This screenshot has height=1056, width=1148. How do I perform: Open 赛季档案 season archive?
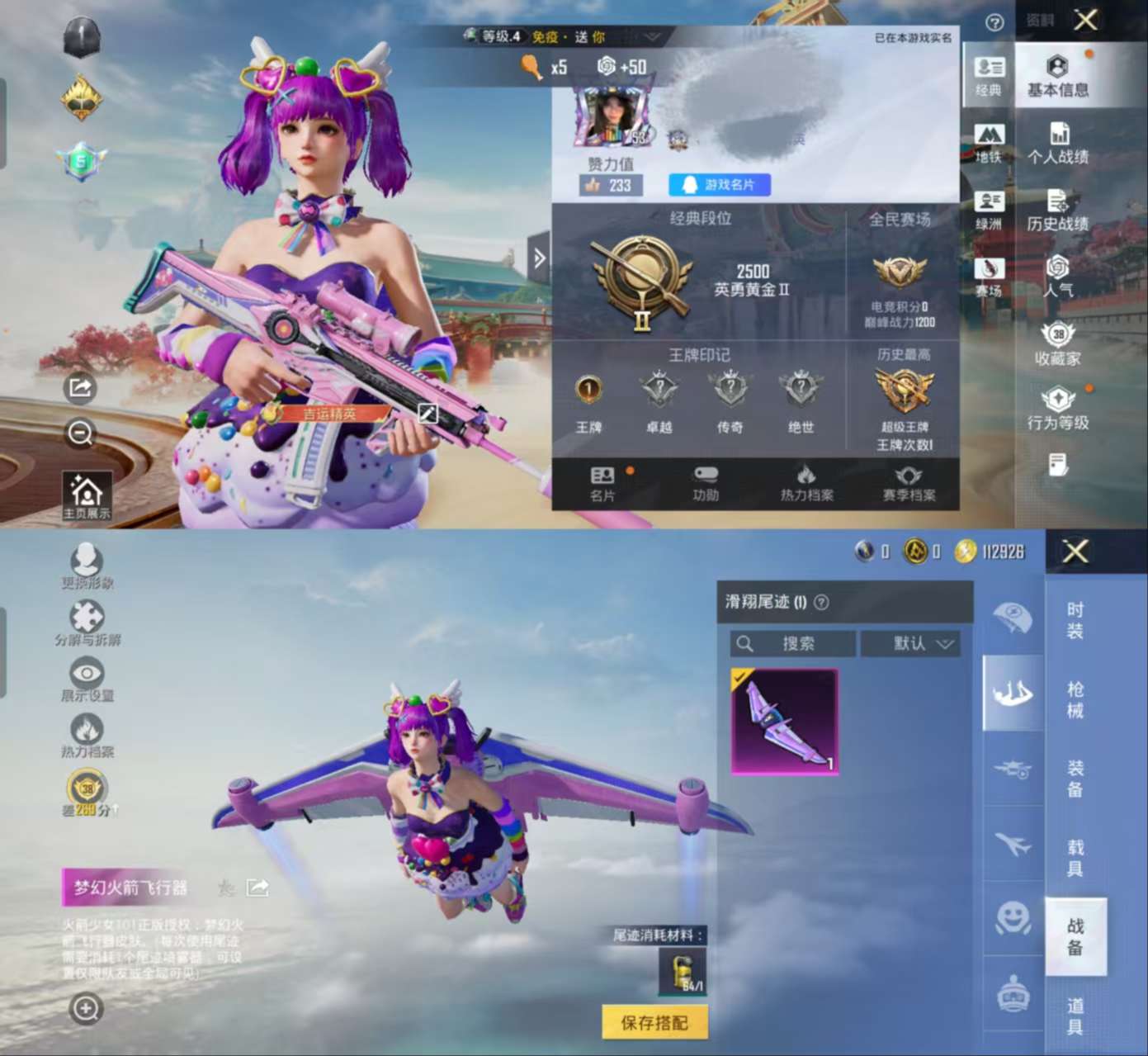coord(909,483)
